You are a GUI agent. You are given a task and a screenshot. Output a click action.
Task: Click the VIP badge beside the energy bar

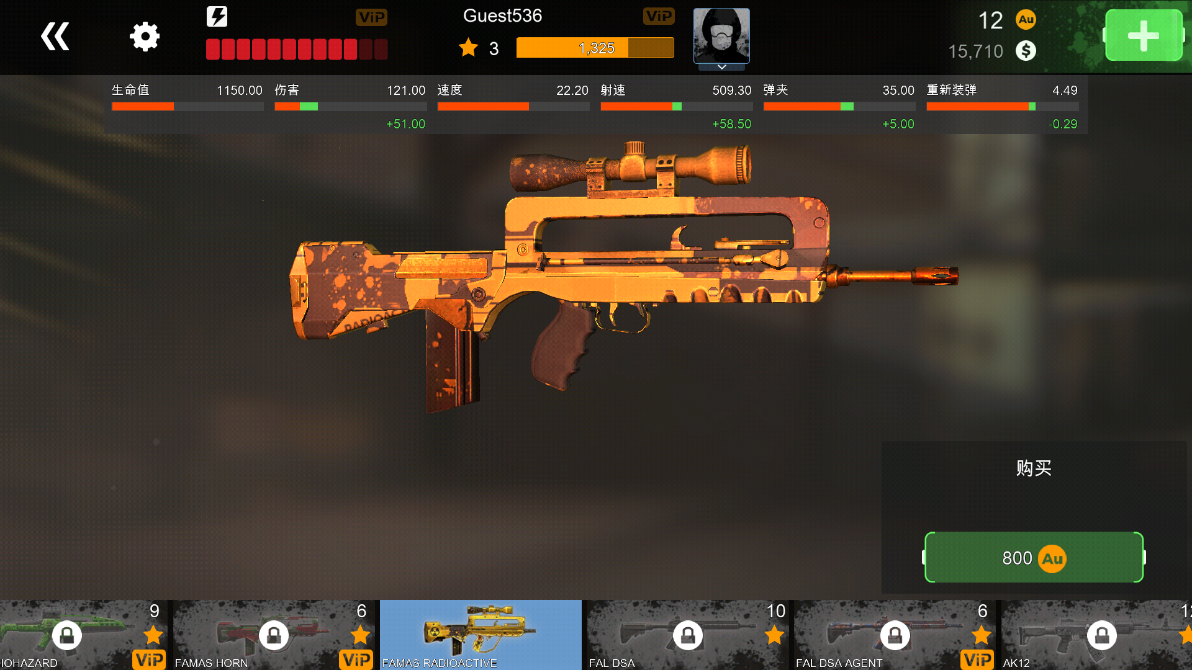click(372, 17)
